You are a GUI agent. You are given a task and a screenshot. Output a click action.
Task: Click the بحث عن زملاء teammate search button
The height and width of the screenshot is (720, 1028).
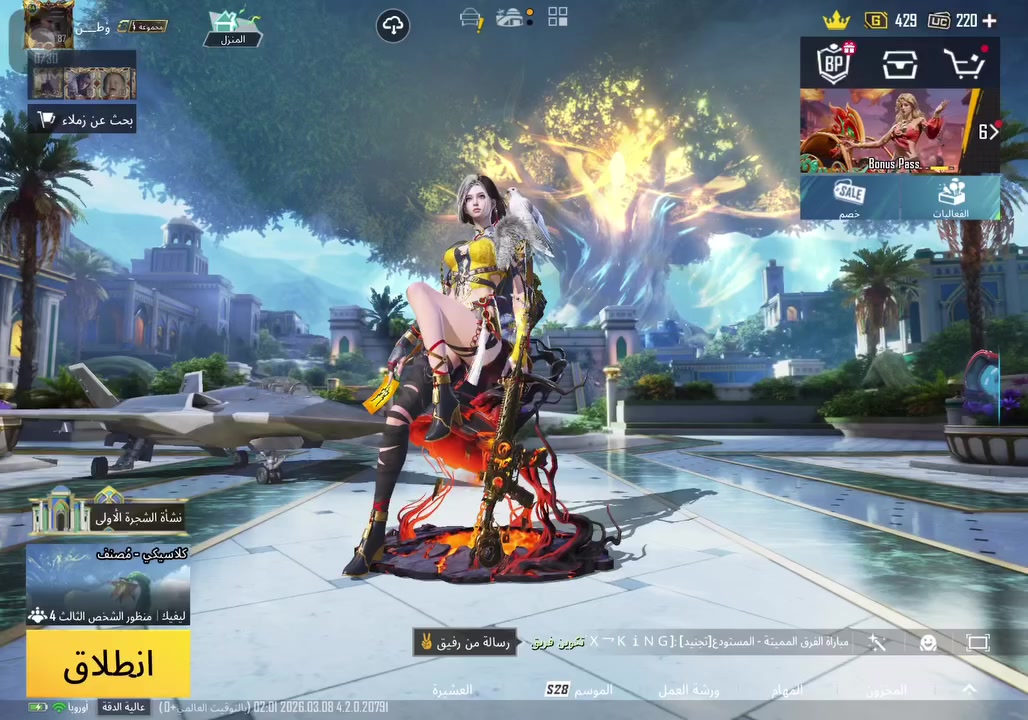point(84,120)
